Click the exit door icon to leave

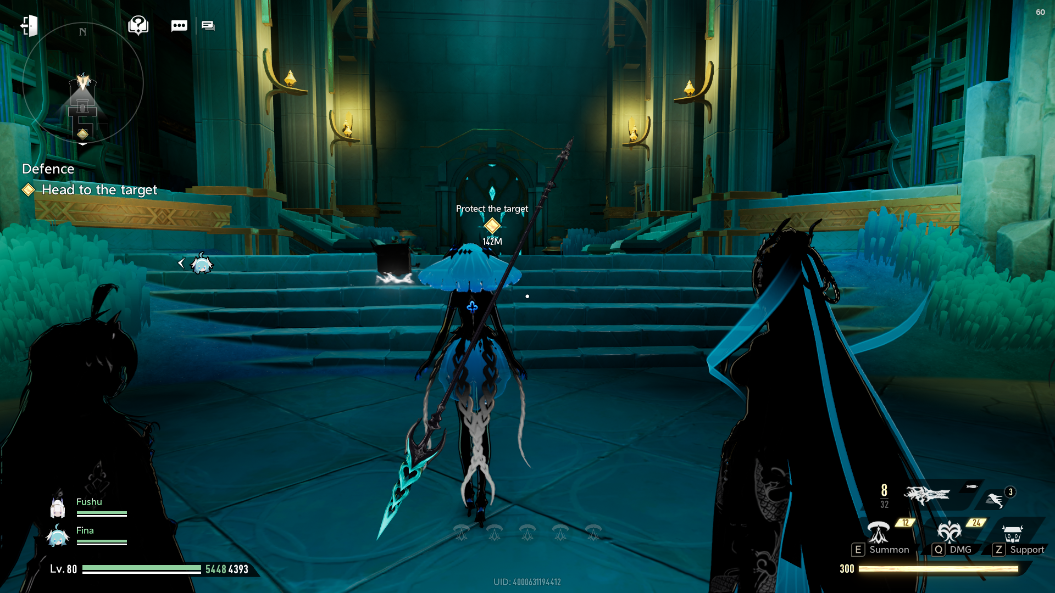(28, 25)
